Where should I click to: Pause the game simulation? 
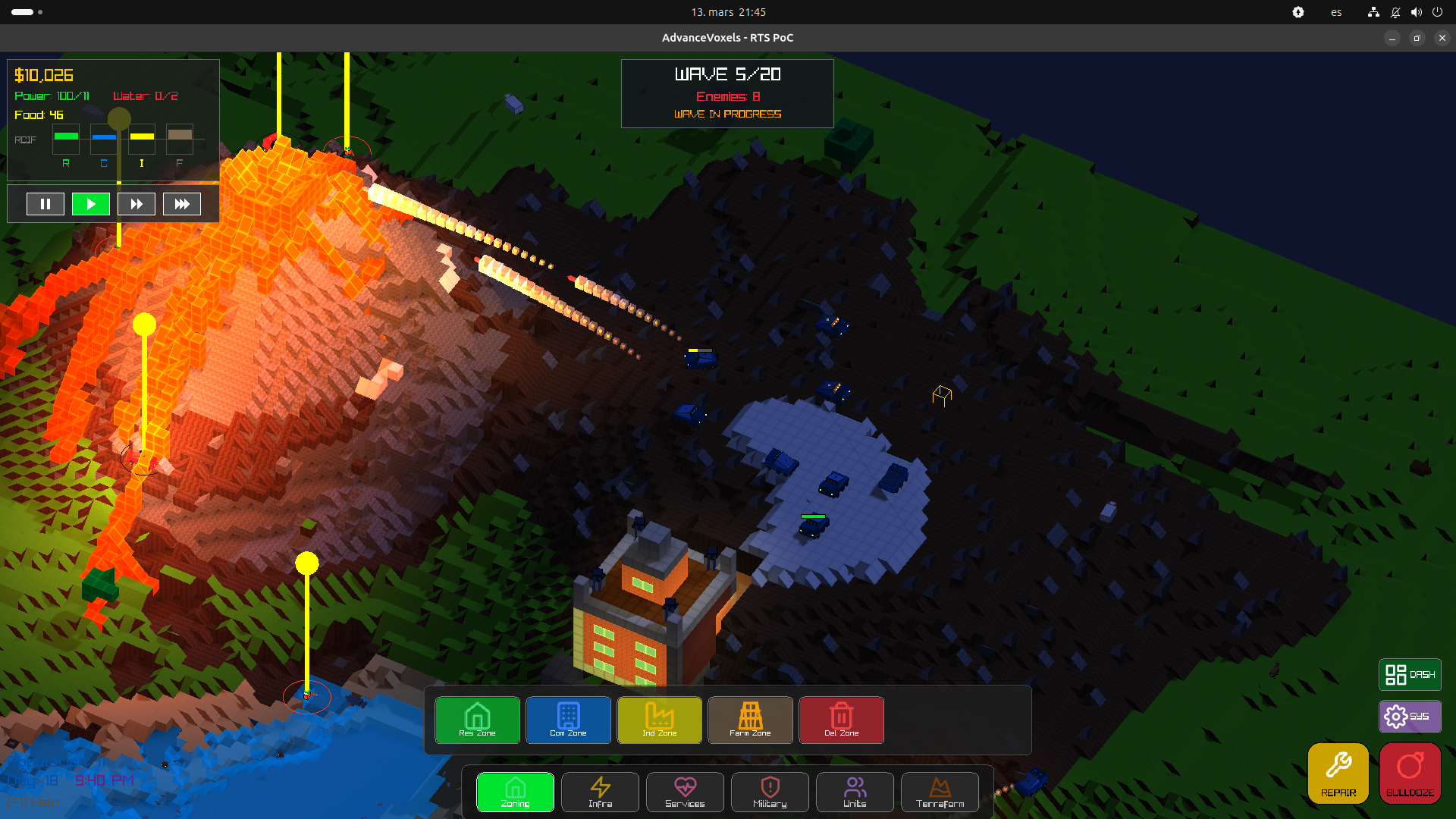coord(45,204)
